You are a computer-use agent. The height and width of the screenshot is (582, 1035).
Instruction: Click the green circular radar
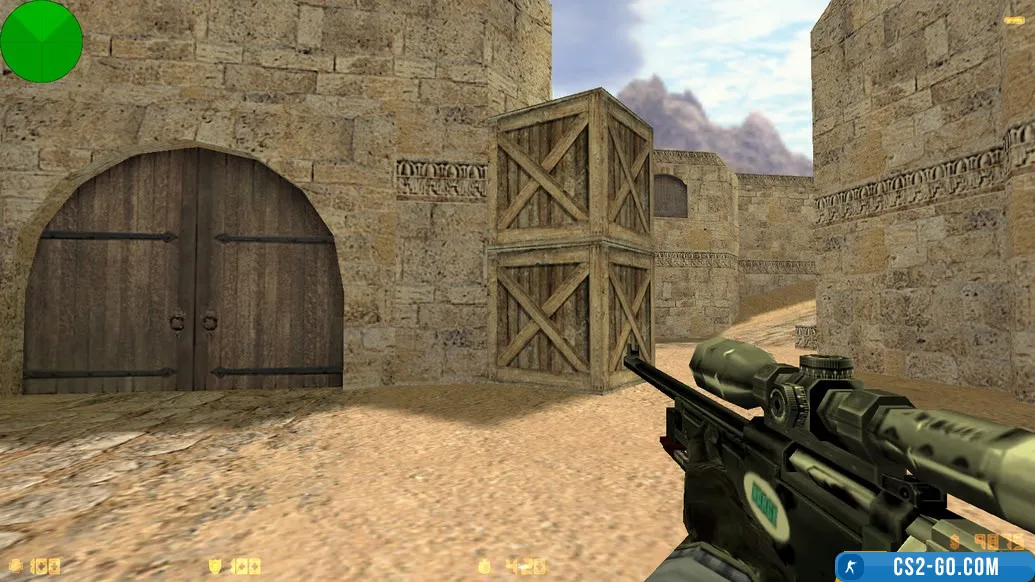pyautogui.click(x=41, y=41)
